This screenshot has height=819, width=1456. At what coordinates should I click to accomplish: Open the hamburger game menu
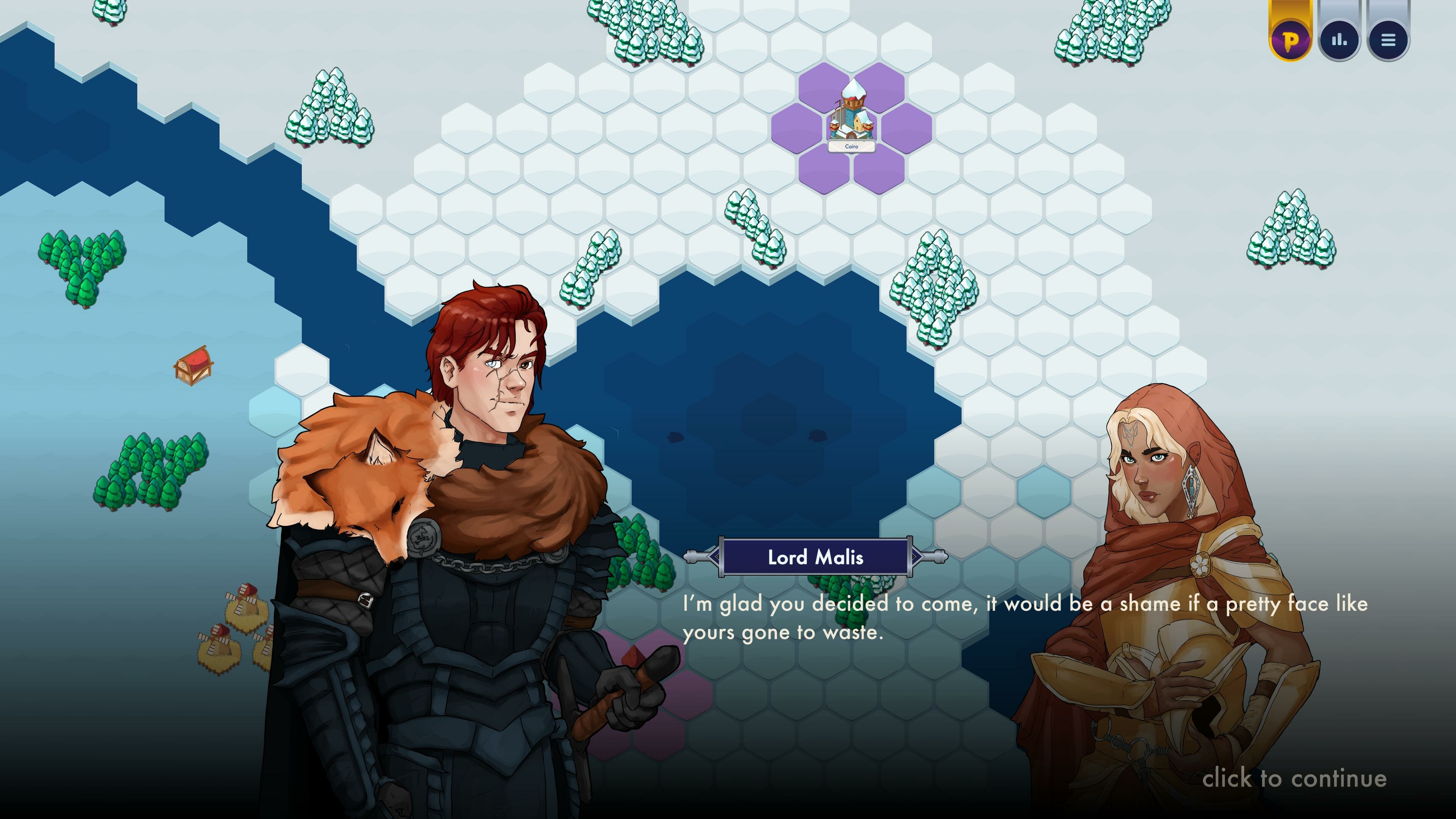click(1389, 38)
